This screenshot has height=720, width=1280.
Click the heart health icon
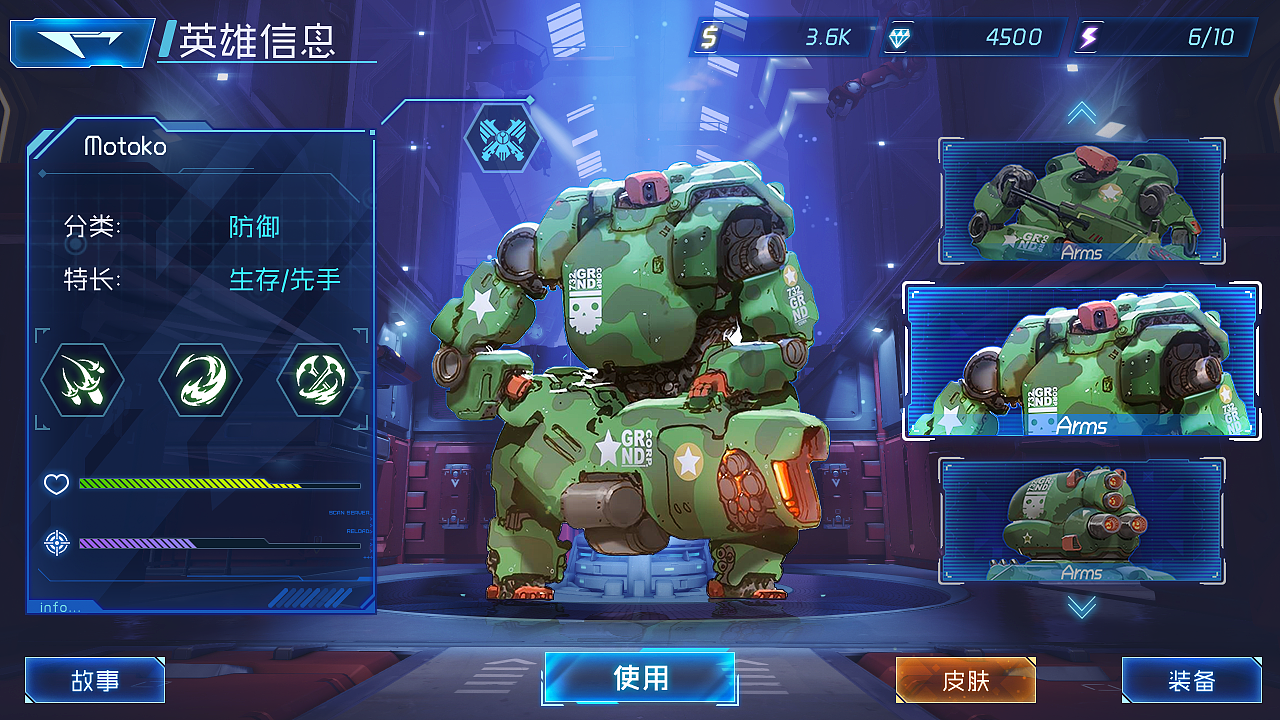click(x=56, y=484)
